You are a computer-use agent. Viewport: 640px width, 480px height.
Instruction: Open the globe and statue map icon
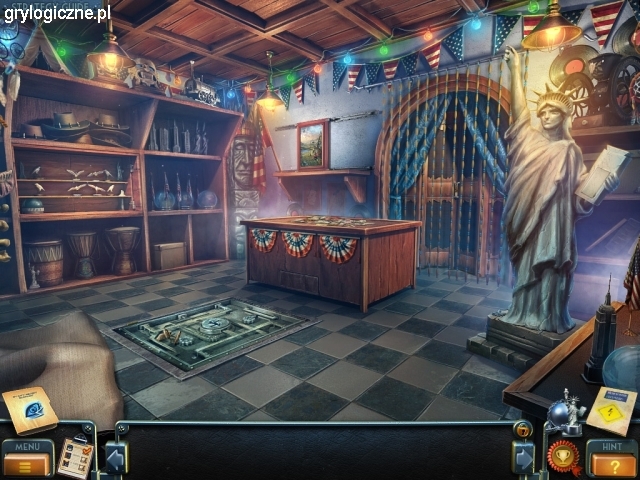point(563,412)
